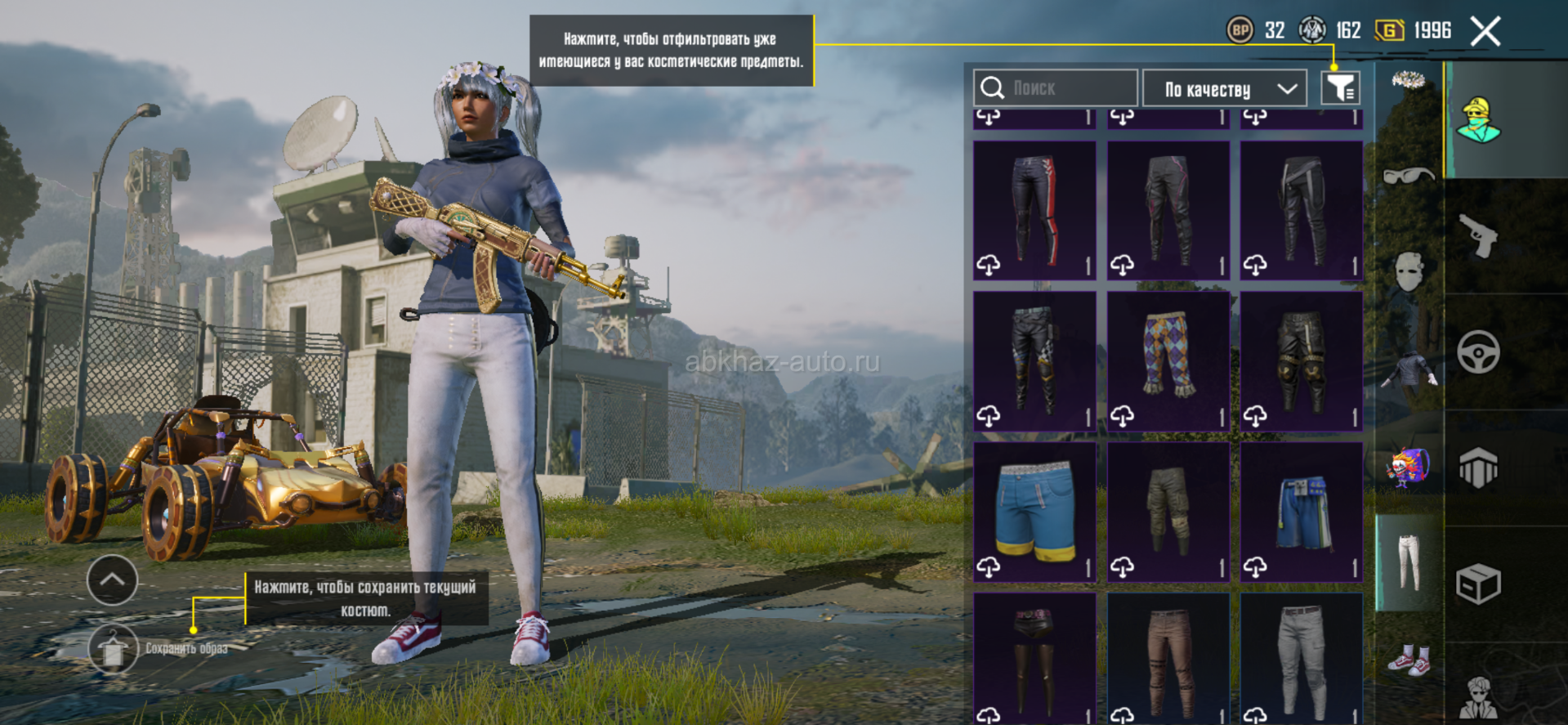Select the brown trousers item
This screenshot has height=725, width=1568.
[x=1168, y=660]
